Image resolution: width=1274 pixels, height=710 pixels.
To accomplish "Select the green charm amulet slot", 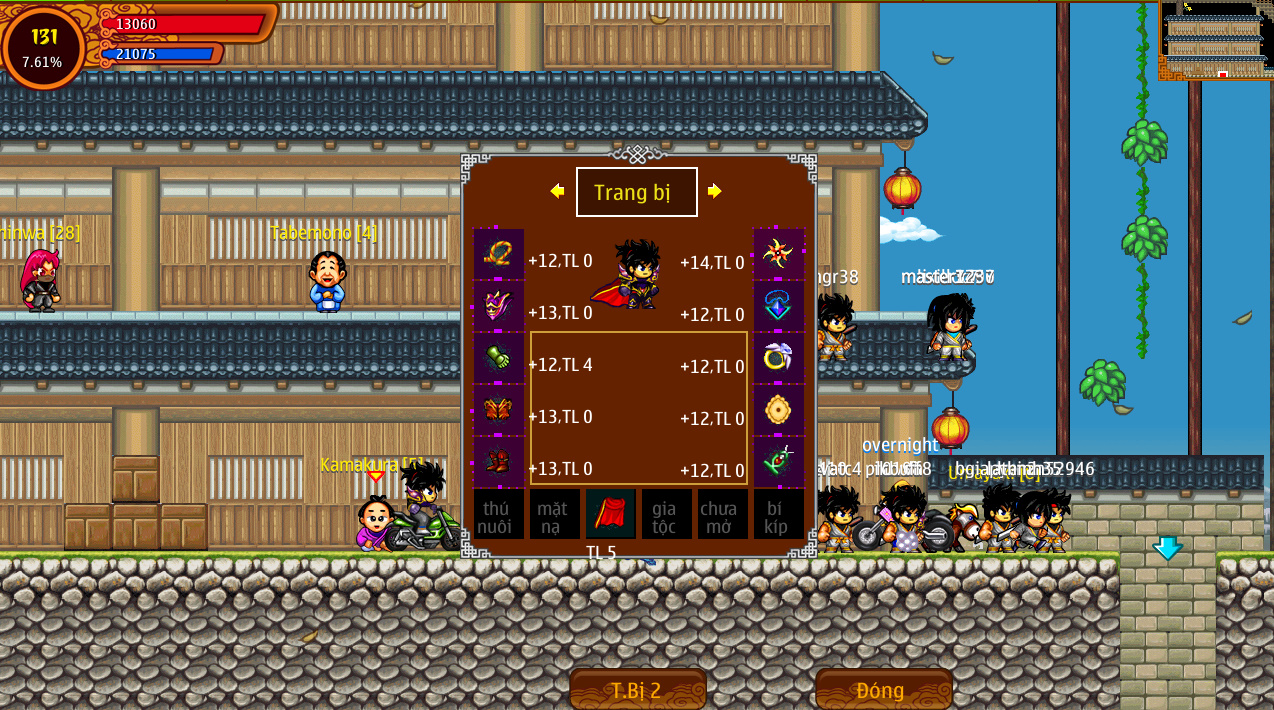I will 778,462.
